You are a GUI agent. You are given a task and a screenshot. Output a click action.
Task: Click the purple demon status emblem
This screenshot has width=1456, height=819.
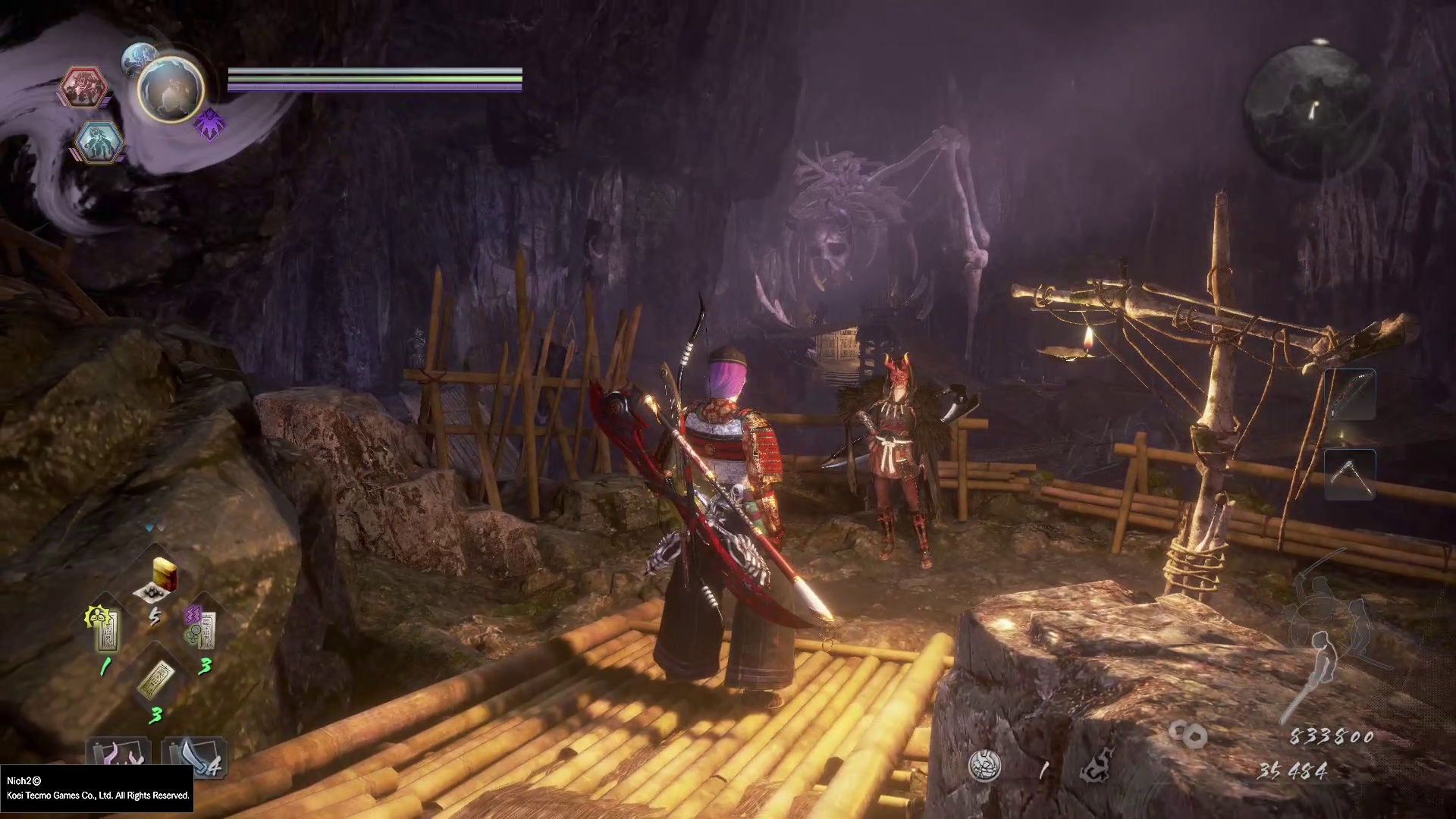(209, 124)
